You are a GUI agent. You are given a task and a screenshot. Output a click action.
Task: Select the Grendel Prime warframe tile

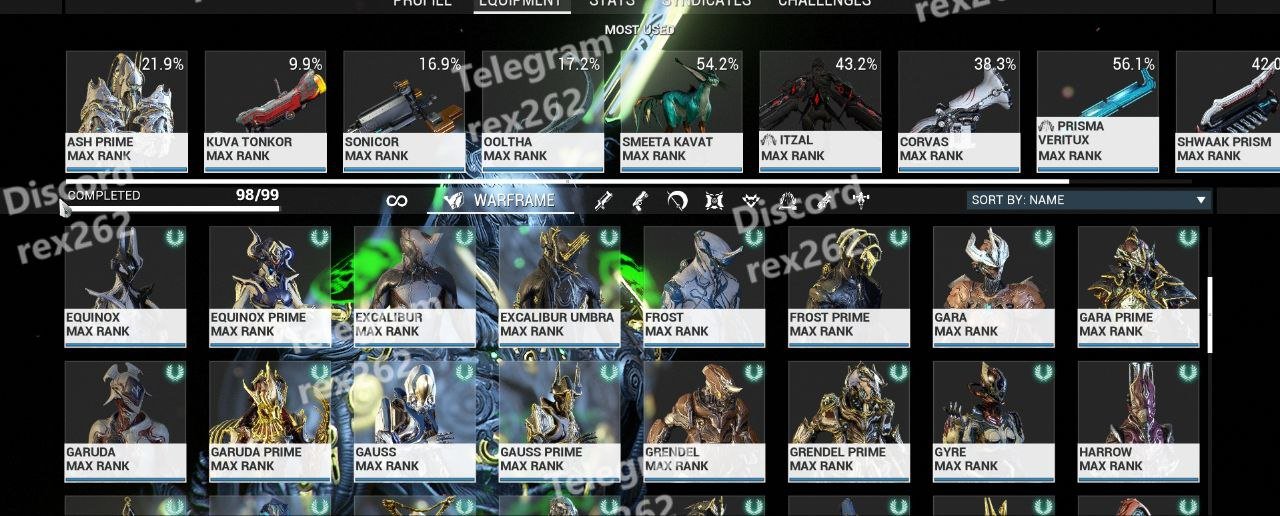tap(849, 421)
